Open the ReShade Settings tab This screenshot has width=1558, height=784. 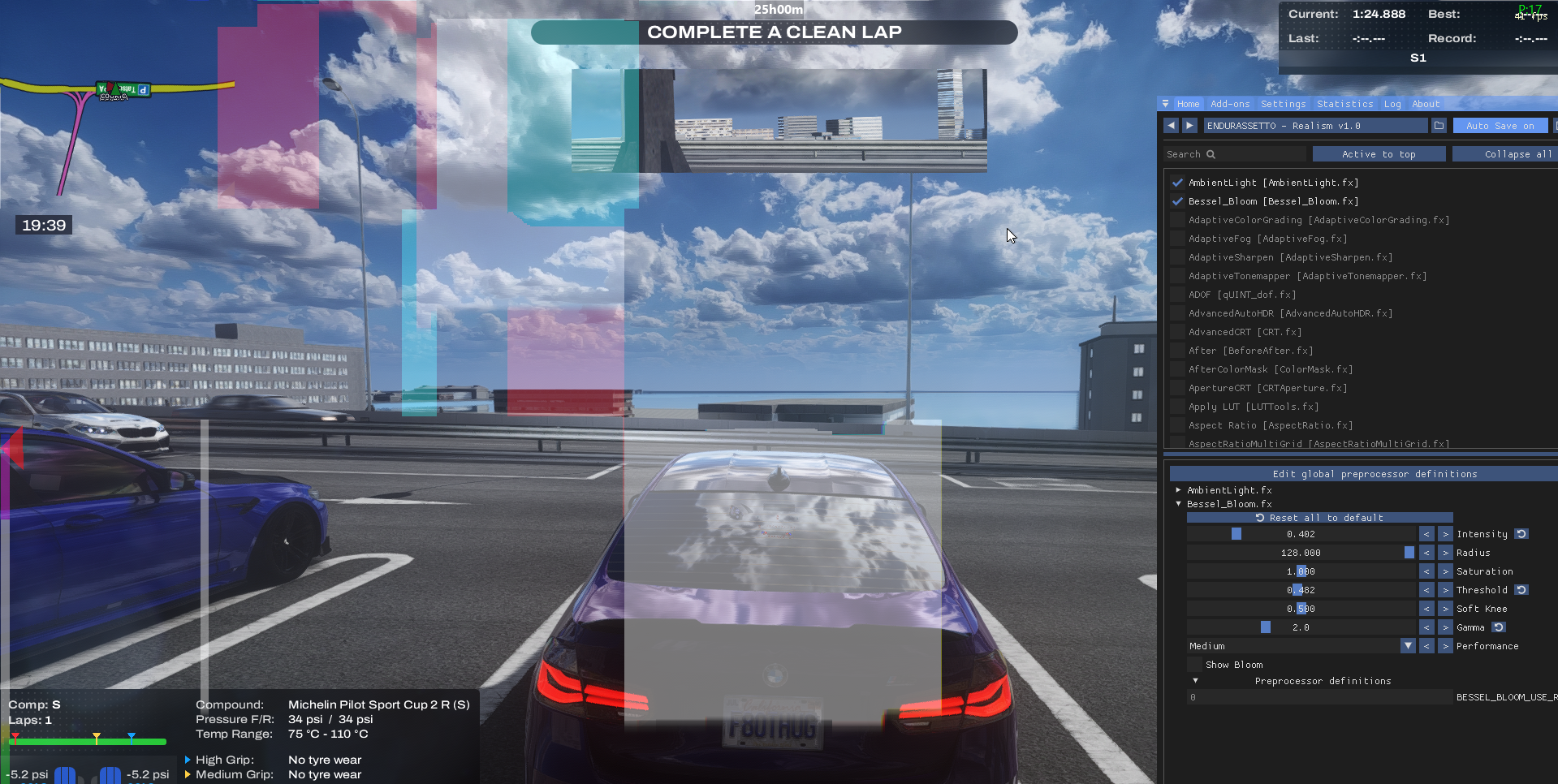1283,104
